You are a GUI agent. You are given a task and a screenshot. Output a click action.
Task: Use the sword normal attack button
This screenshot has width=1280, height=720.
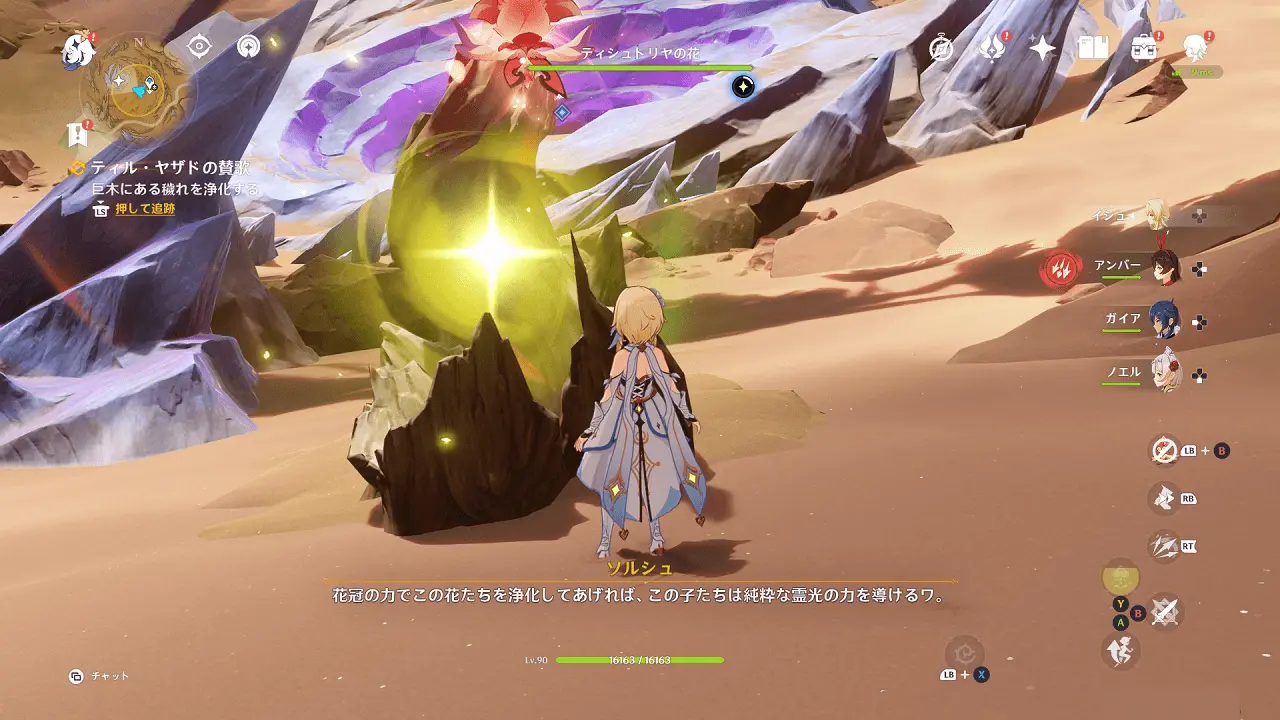[x=1163, y=612]
